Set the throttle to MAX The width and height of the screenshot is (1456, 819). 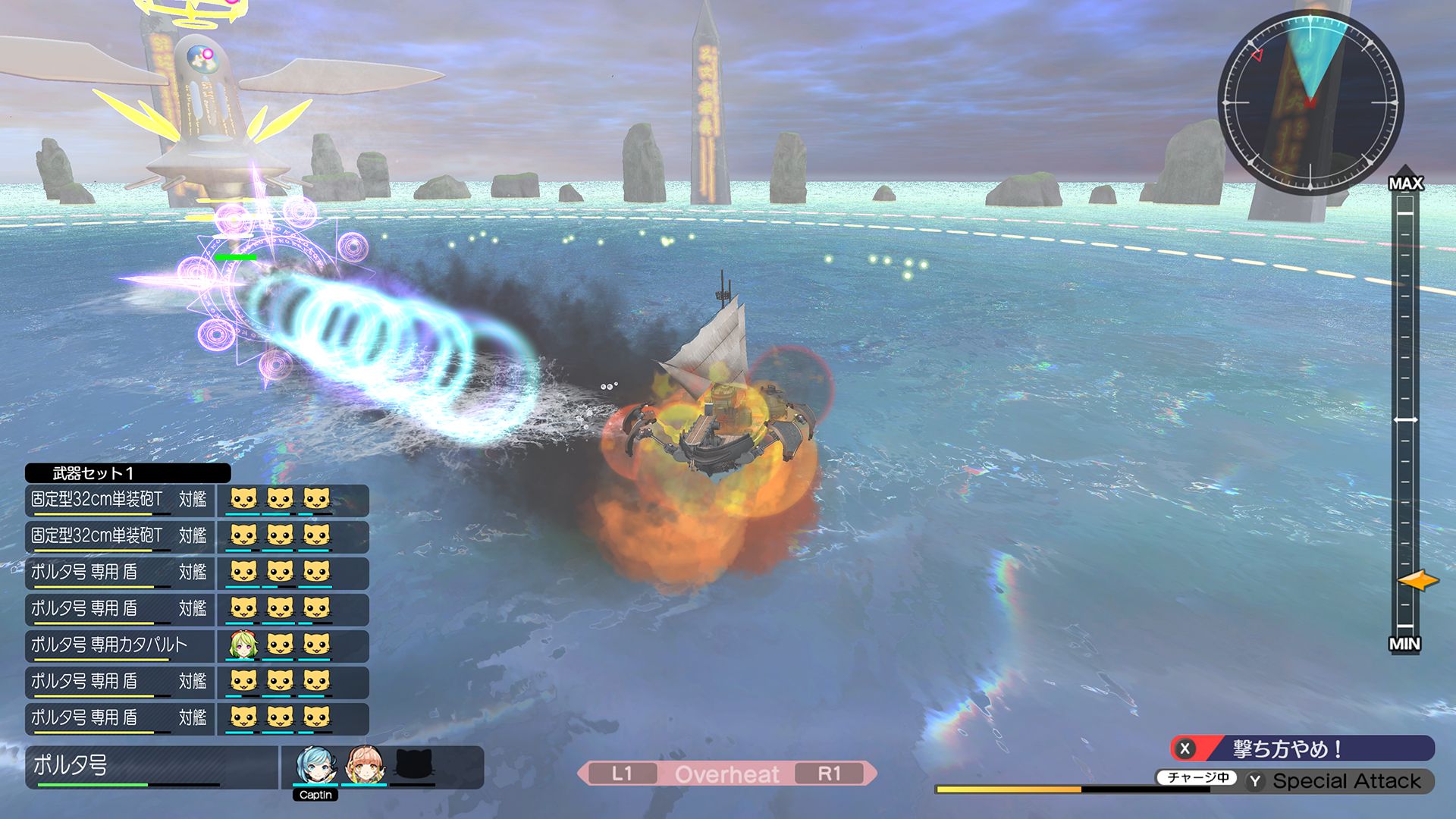[x=1405, y=184]
